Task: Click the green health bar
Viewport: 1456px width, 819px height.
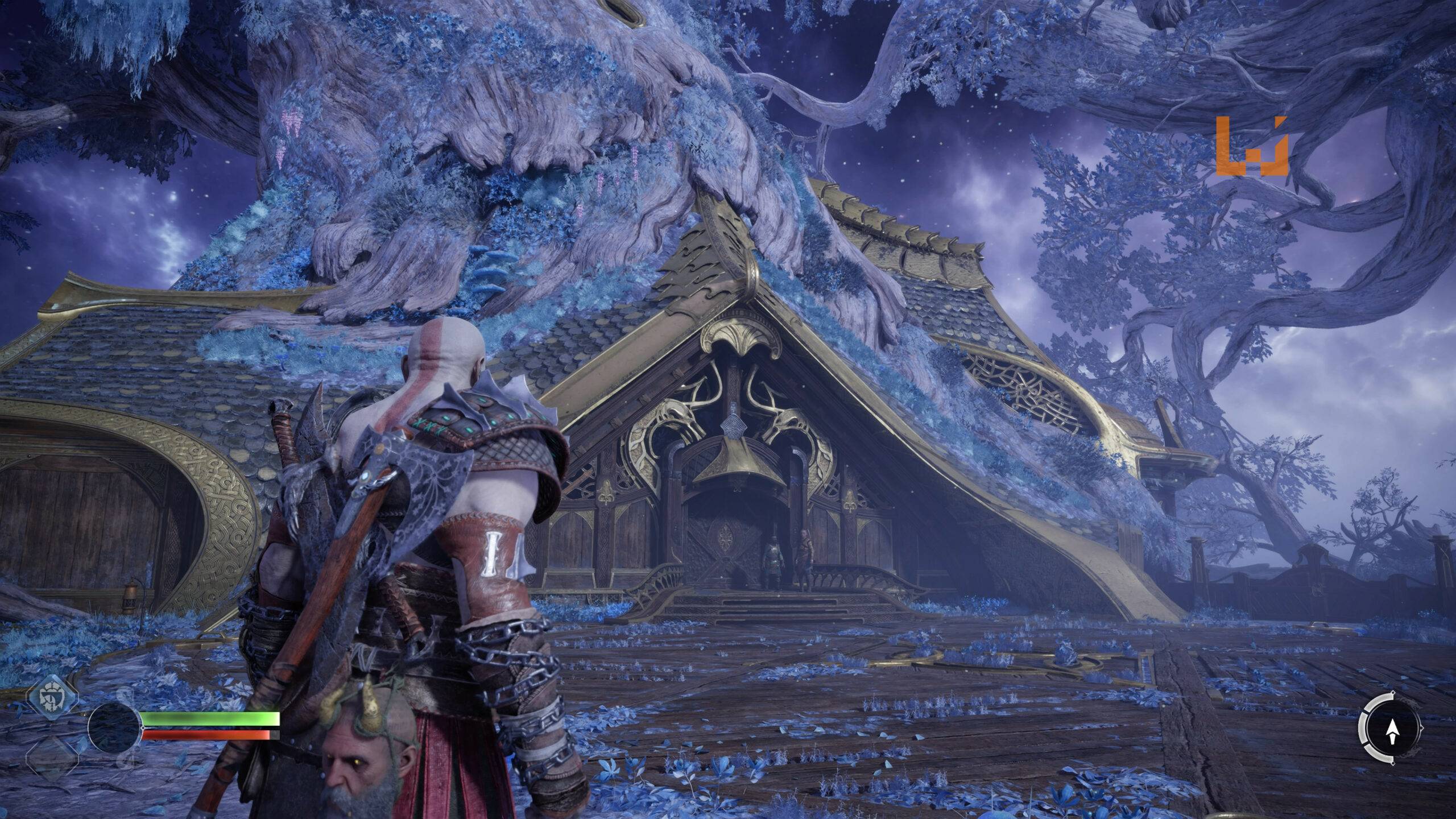Action: pos(210,718)
